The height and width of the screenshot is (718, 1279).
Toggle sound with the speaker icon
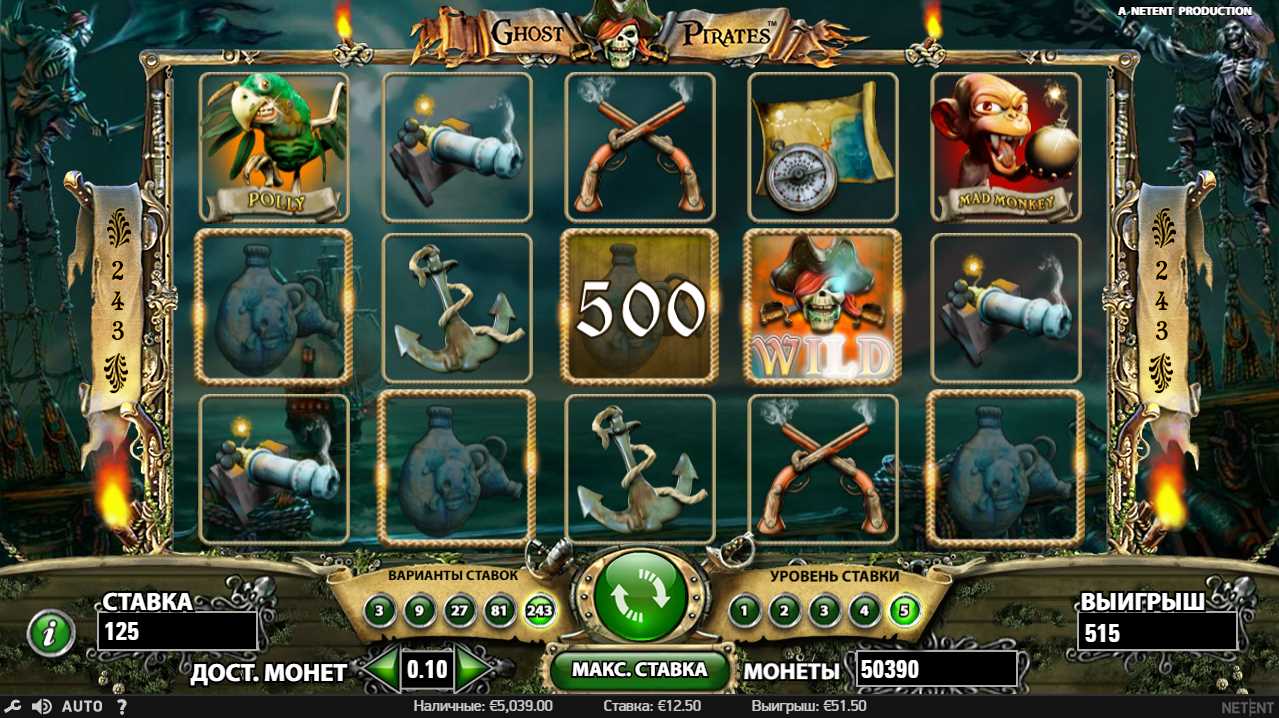point(41,707)
